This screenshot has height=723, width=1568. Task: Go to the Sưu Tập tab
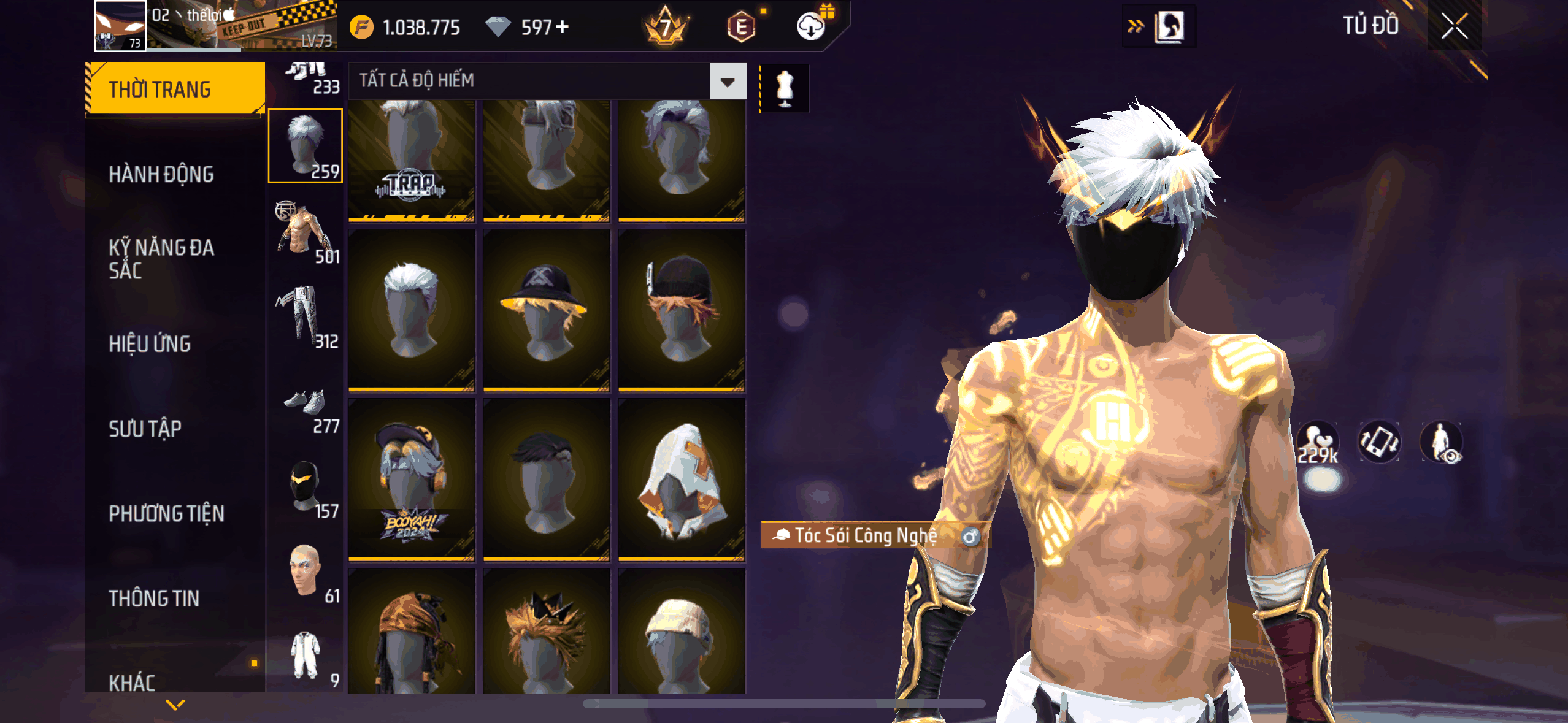click(145, 429)
